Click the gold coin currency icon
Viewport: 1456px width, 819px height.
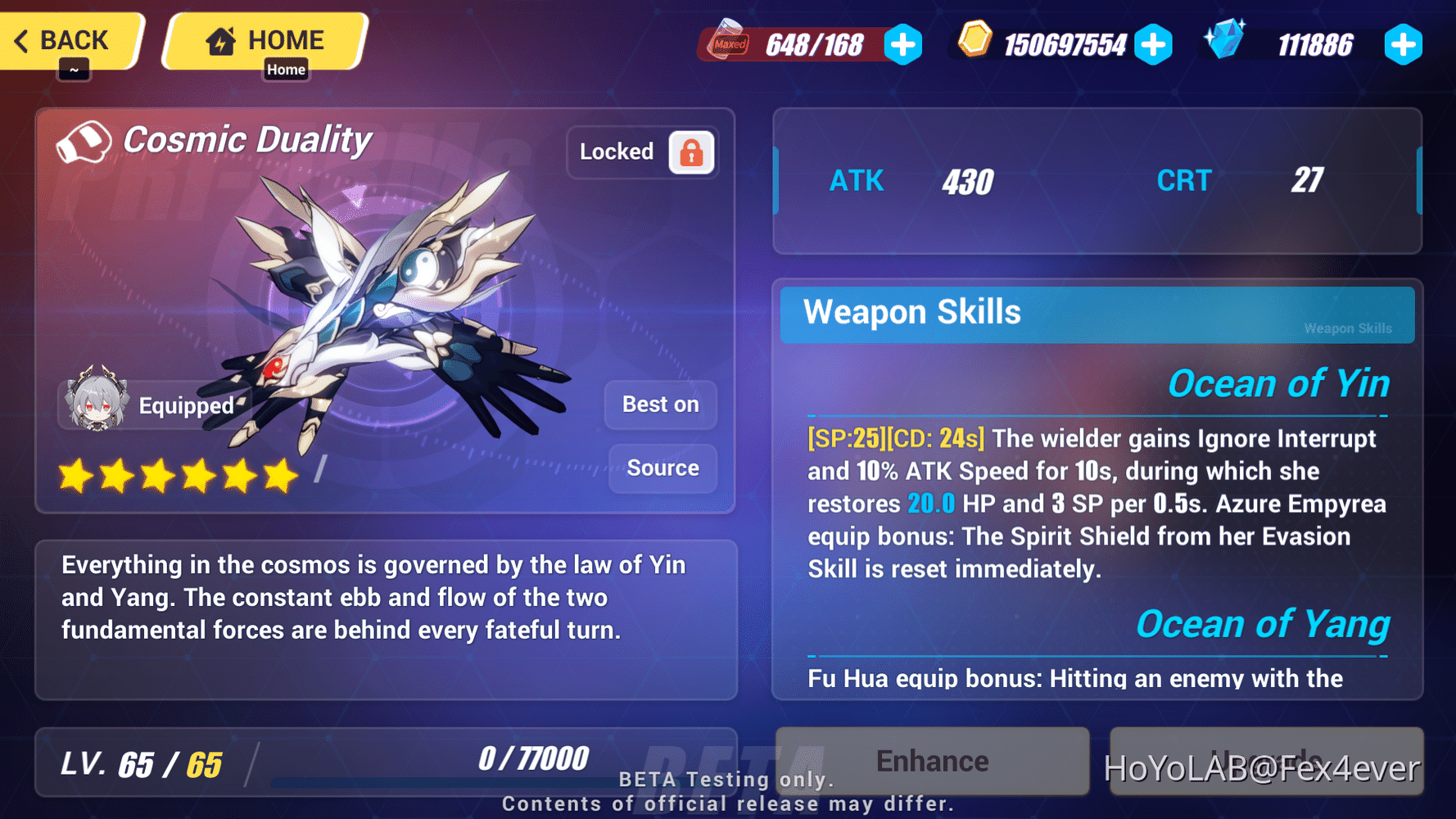(975, 44)
